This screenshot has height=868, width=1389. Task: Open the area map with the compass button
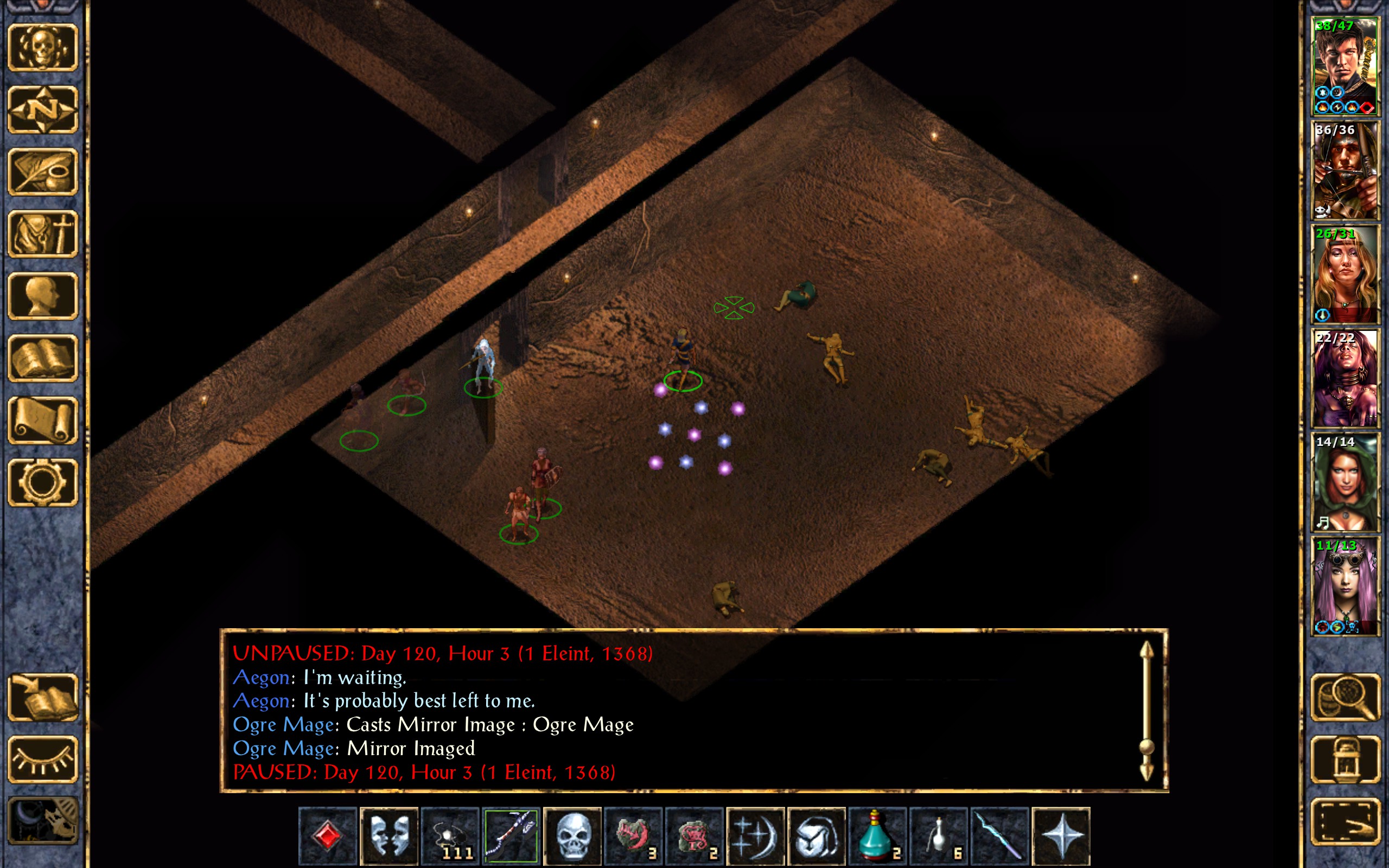click(42, 110)
